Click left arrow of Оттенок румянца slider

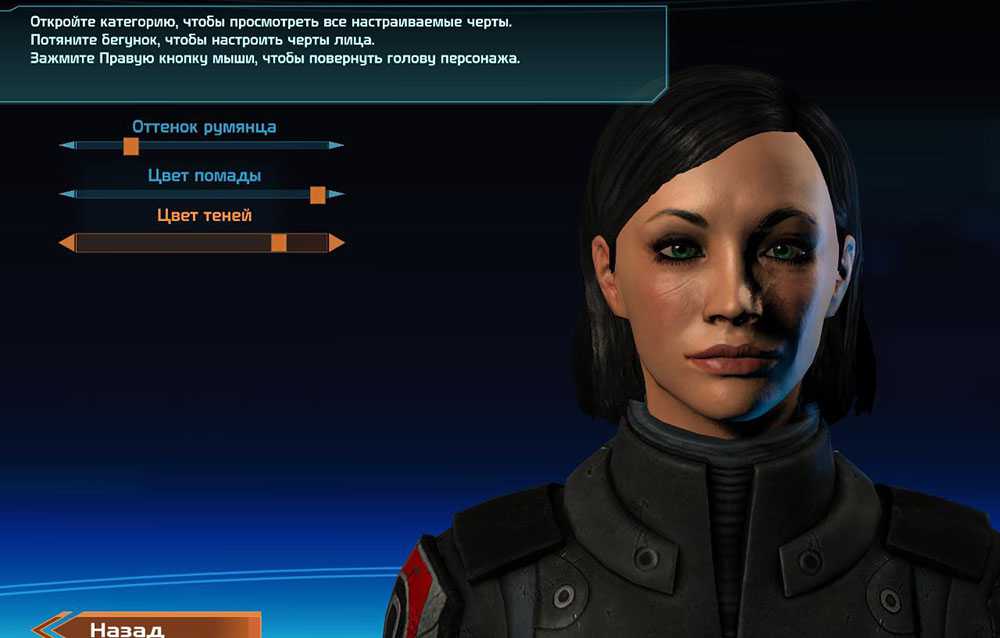[x=68, y=146]
